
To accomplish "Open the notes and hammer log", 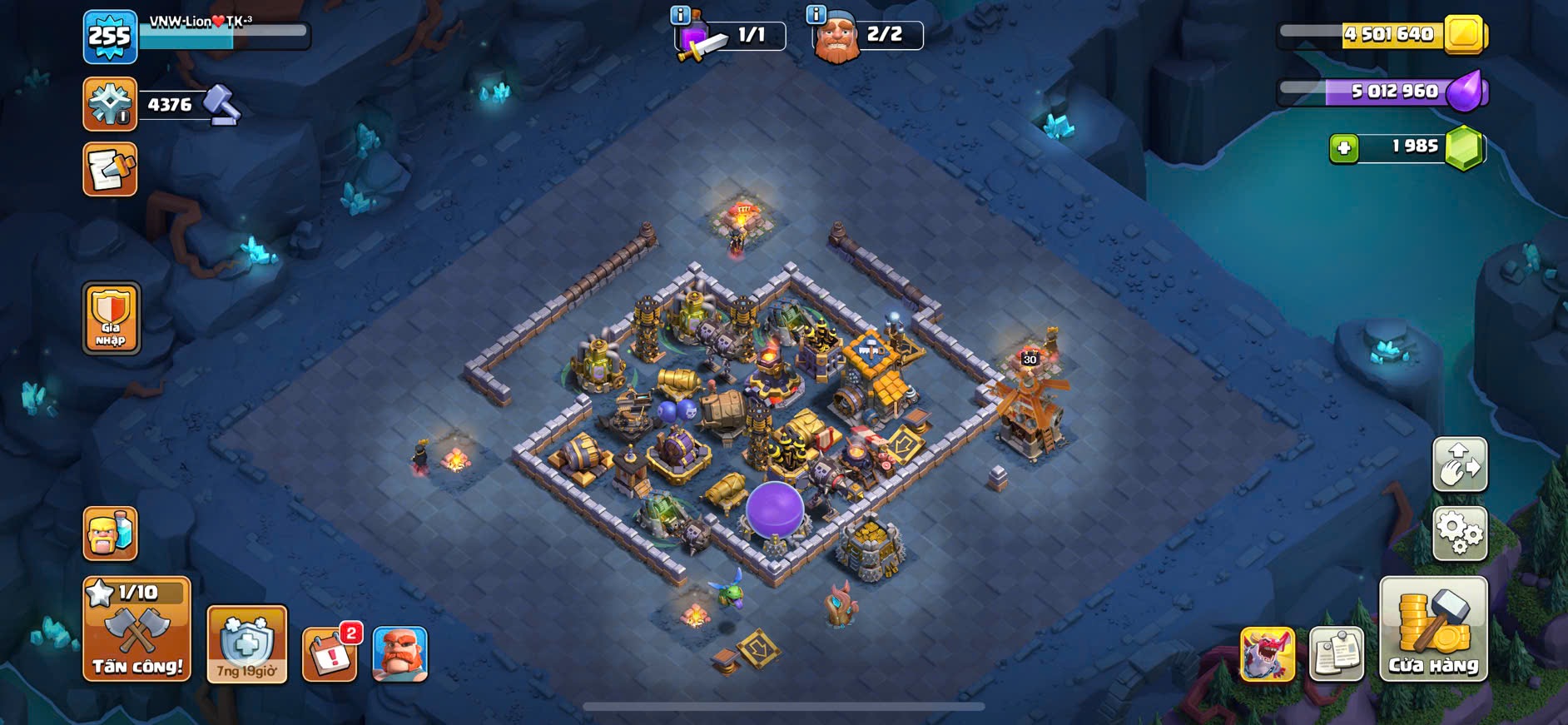I will tap(110, 170).
